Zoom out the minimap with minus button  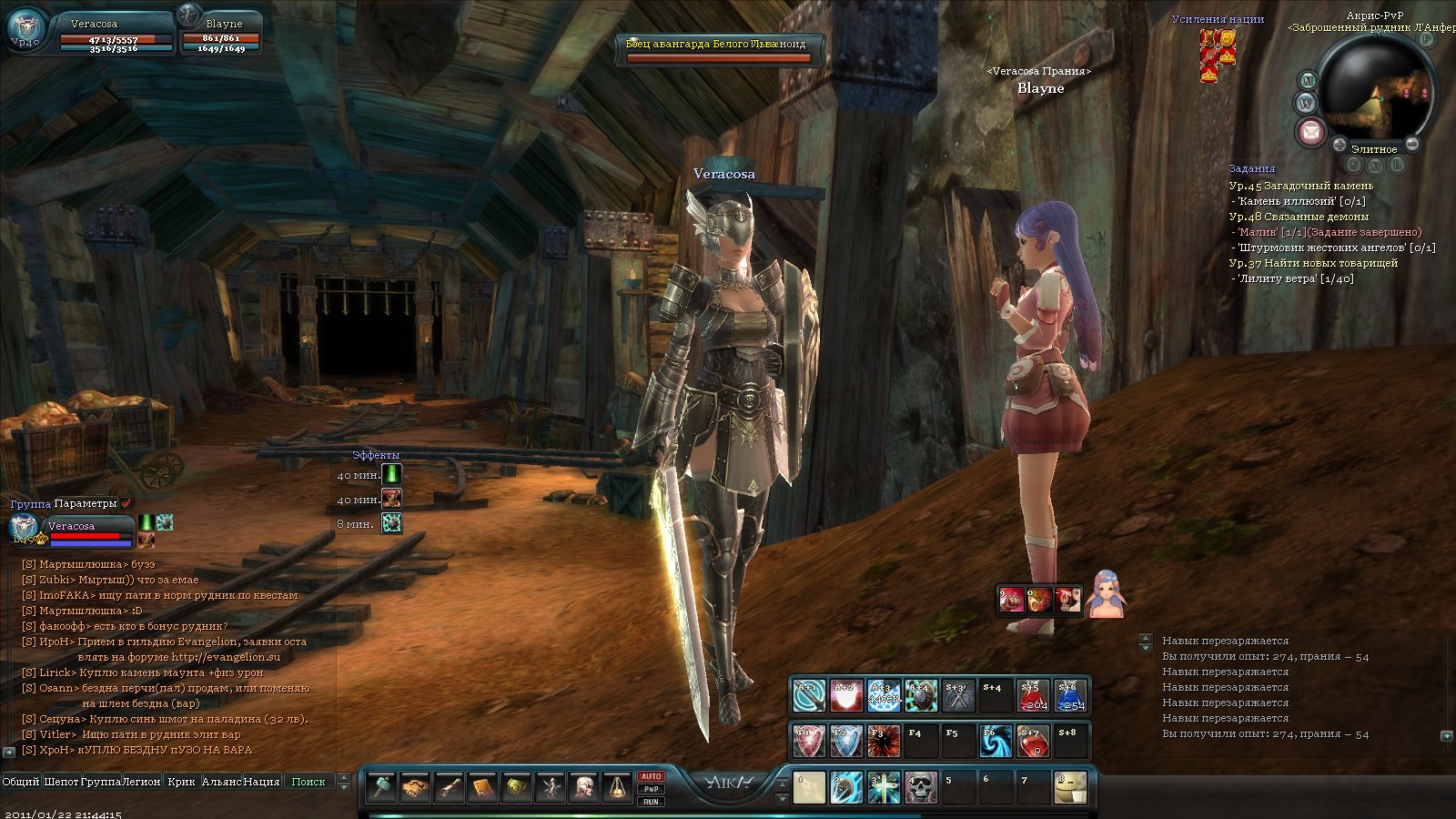(1411, 145)
